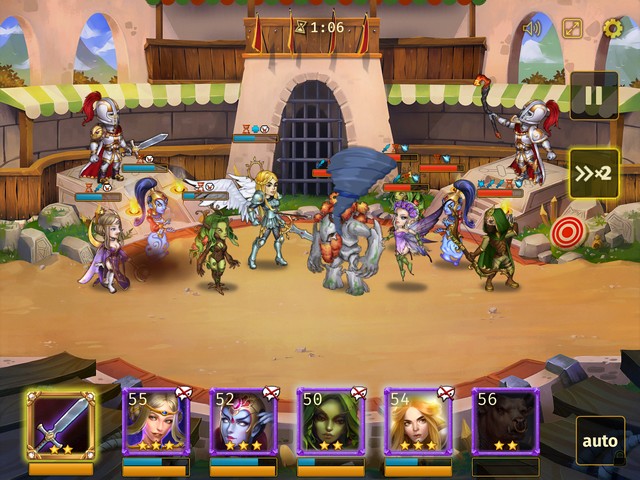Select the level 52 blue-skinned hero portrait
640x480 pixels.
coord(242,422)
